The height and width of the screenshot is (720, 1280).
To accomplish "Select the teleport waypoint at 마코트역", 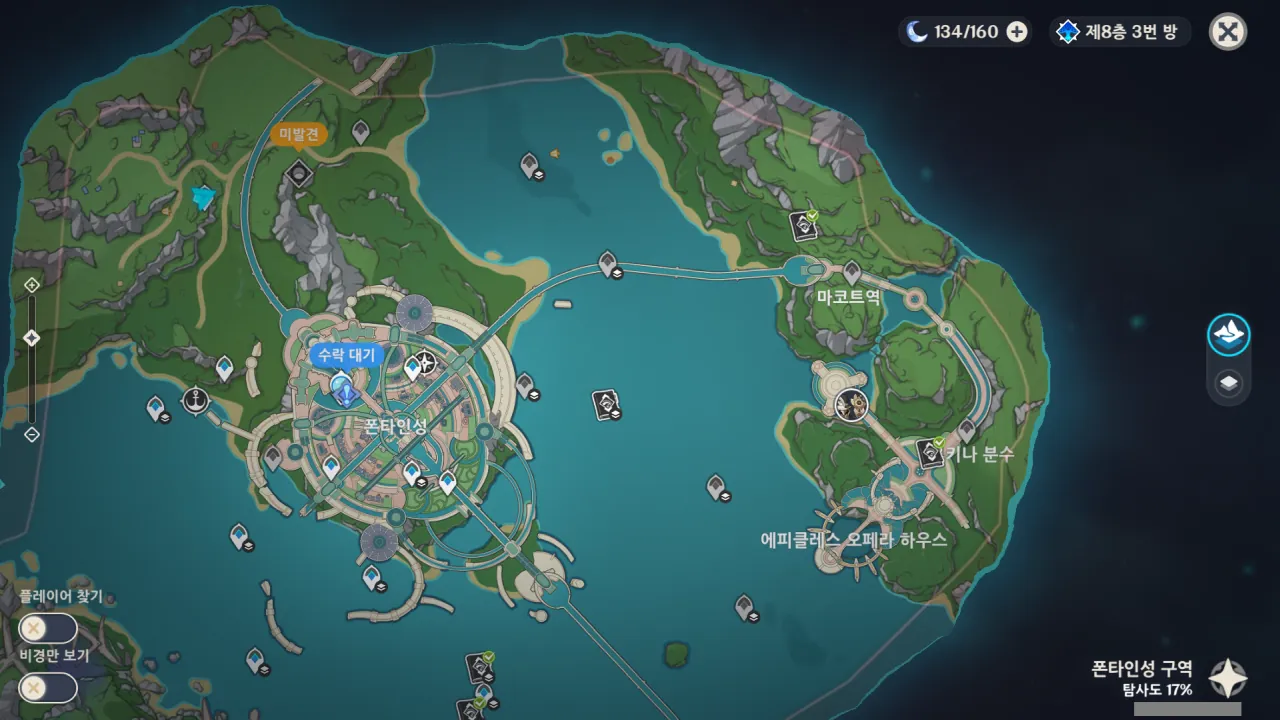I will pyautogui.click(x=852, y=271).
